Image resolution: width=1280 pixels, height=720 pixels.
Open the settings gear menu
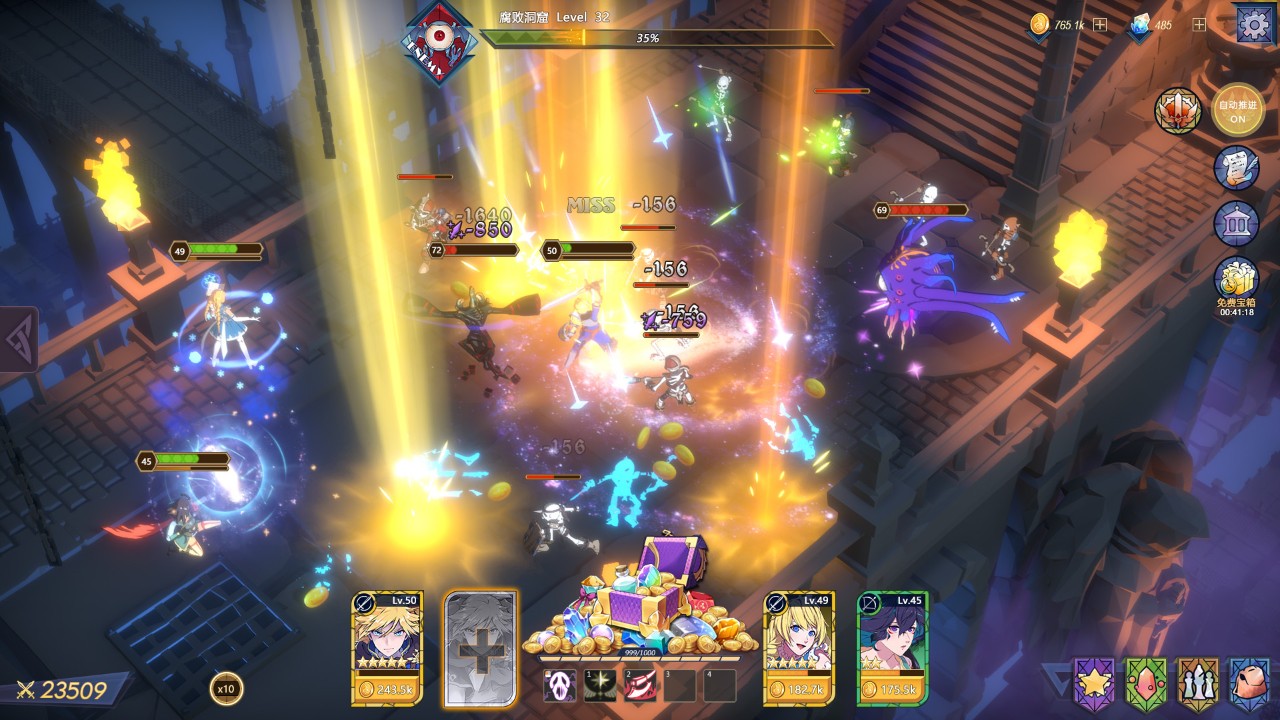click(x=1254, y=24)
